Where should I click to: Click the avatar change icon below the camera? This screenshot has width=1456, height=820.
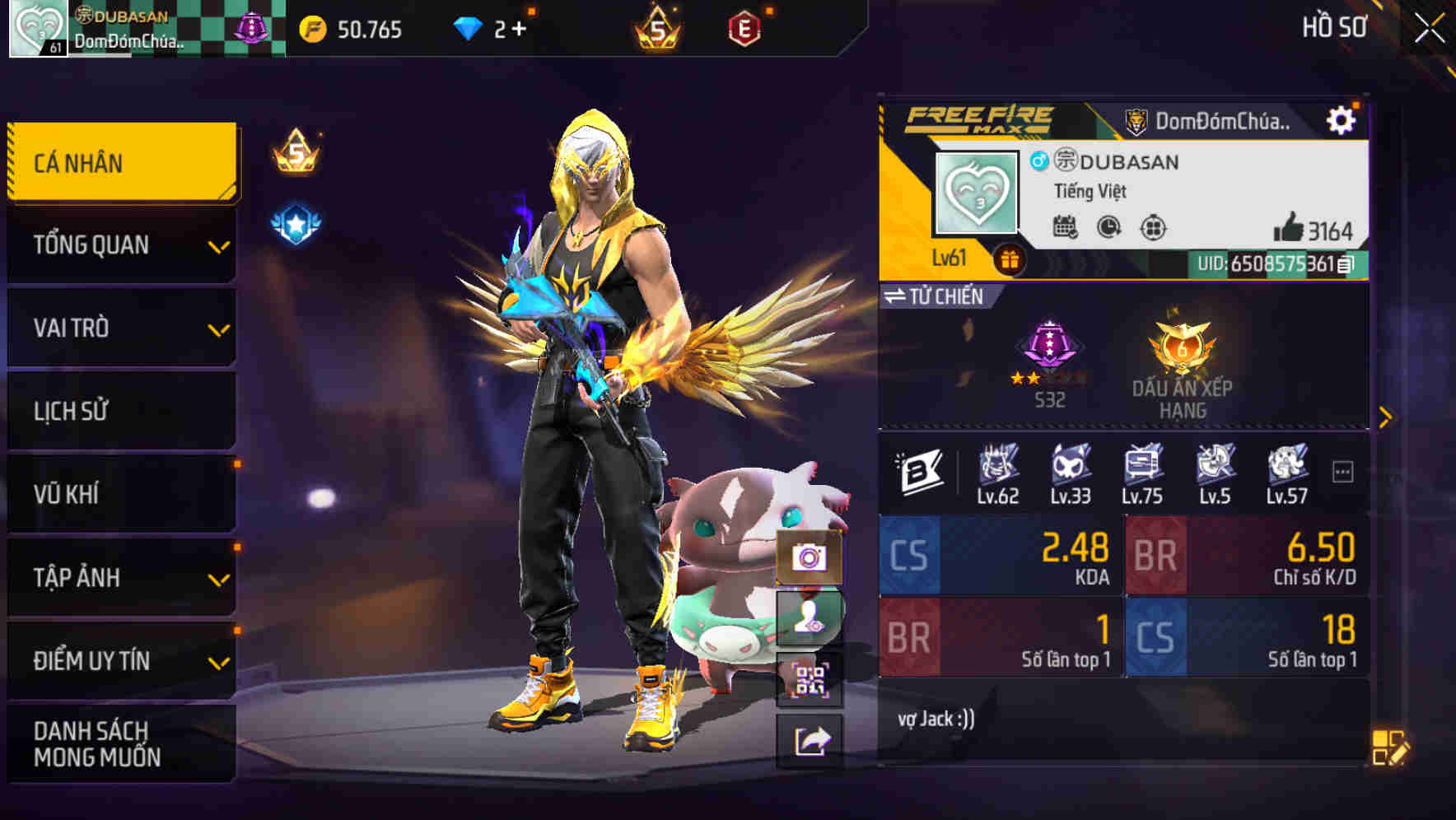click(x=810, y=617)
